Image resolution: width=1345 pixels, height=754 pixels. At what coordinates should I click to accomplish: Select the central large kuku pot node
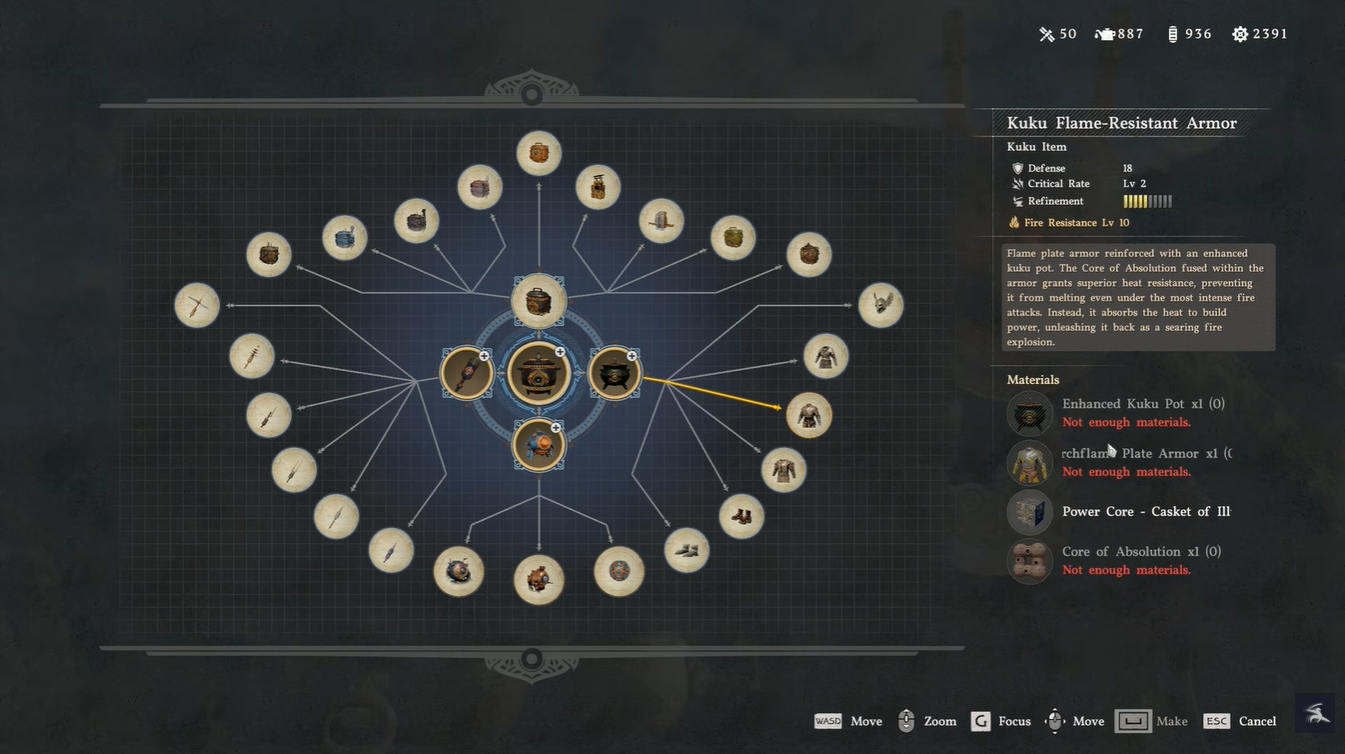click(539, 373)
